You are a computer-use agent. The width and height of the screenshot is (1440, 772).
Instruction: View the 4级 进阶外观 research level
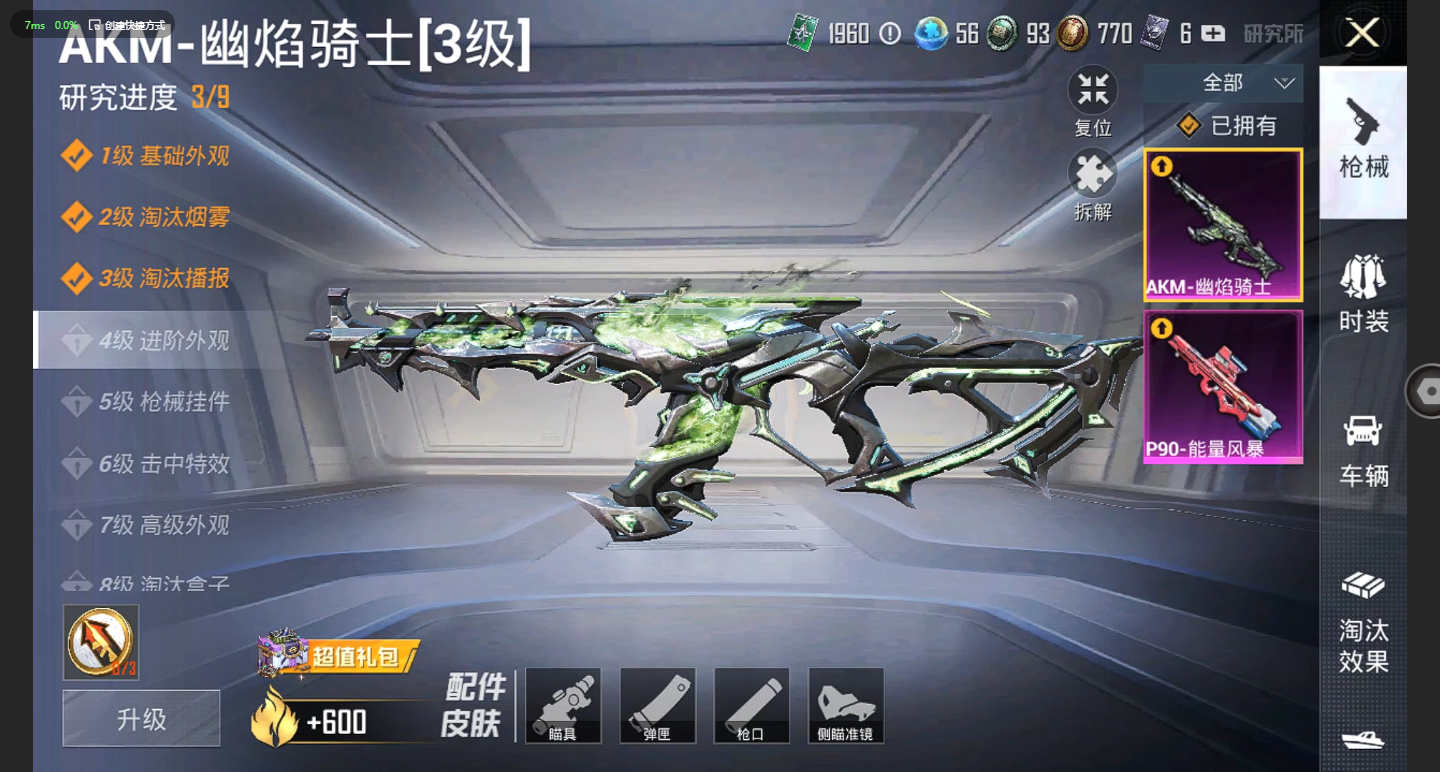click(164, 340)
